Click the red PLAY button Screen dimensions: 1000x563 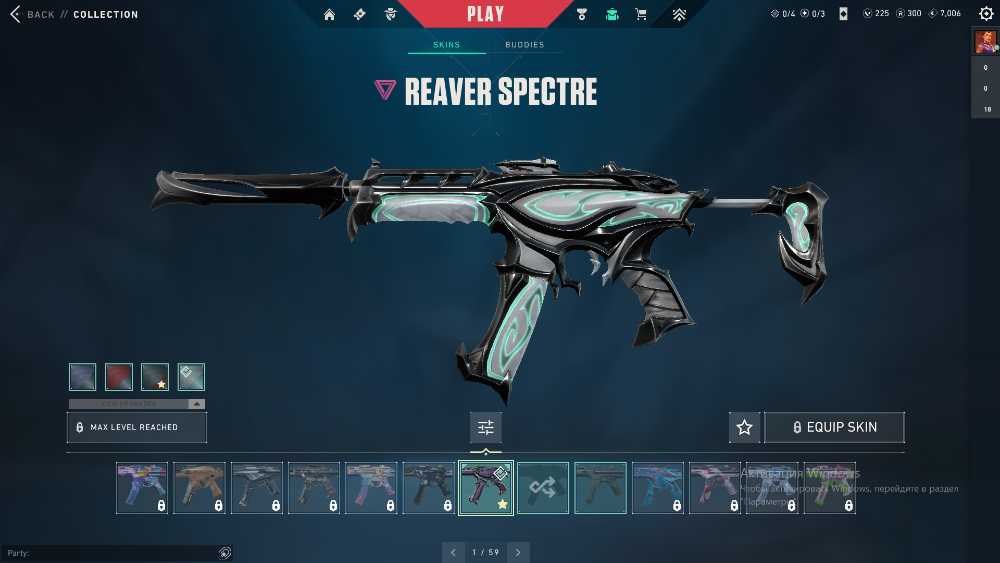485,14
